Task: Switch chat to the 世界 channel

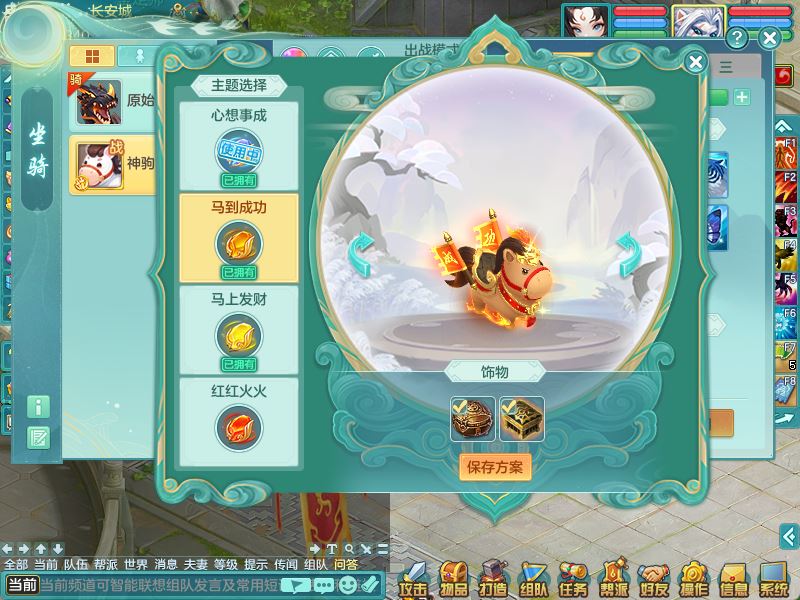Action: pyautogui.click(x=134, y=564)
